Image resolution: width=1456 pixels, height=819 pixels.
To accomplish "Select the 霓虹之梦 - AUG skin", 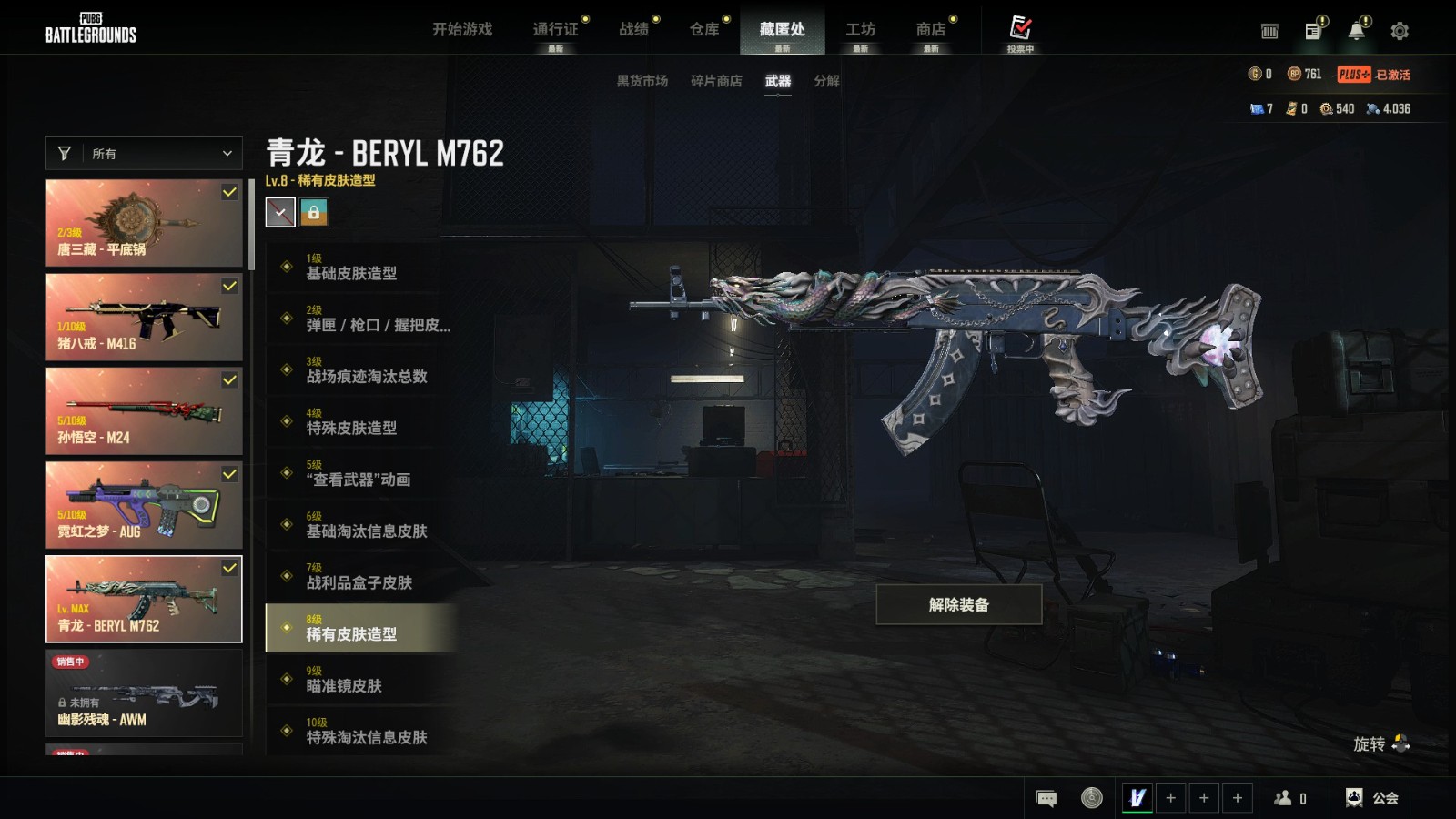I will click(x=144, y=505).
